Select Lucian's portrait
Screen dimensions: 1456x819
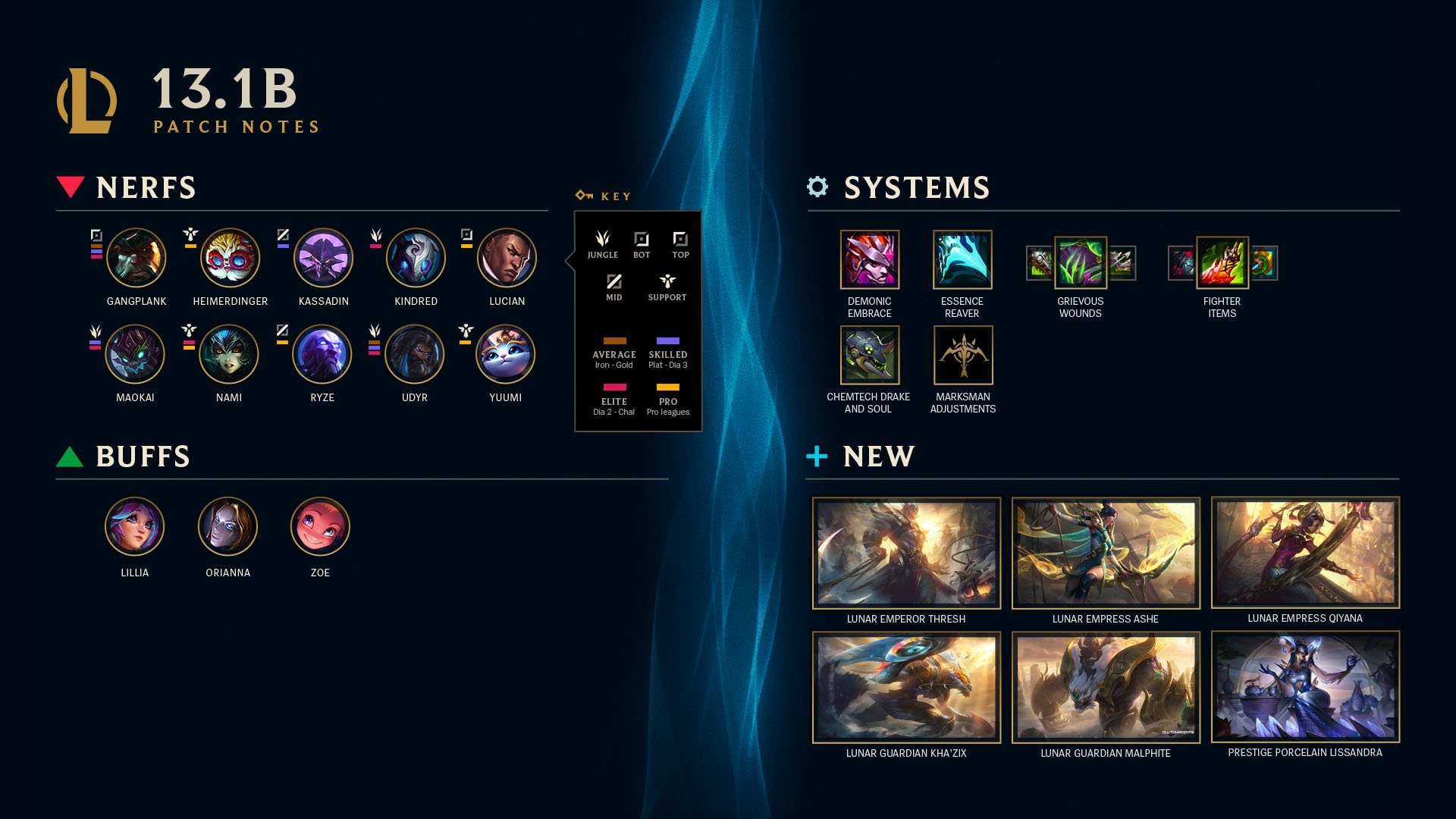click(x=507, y=258)
